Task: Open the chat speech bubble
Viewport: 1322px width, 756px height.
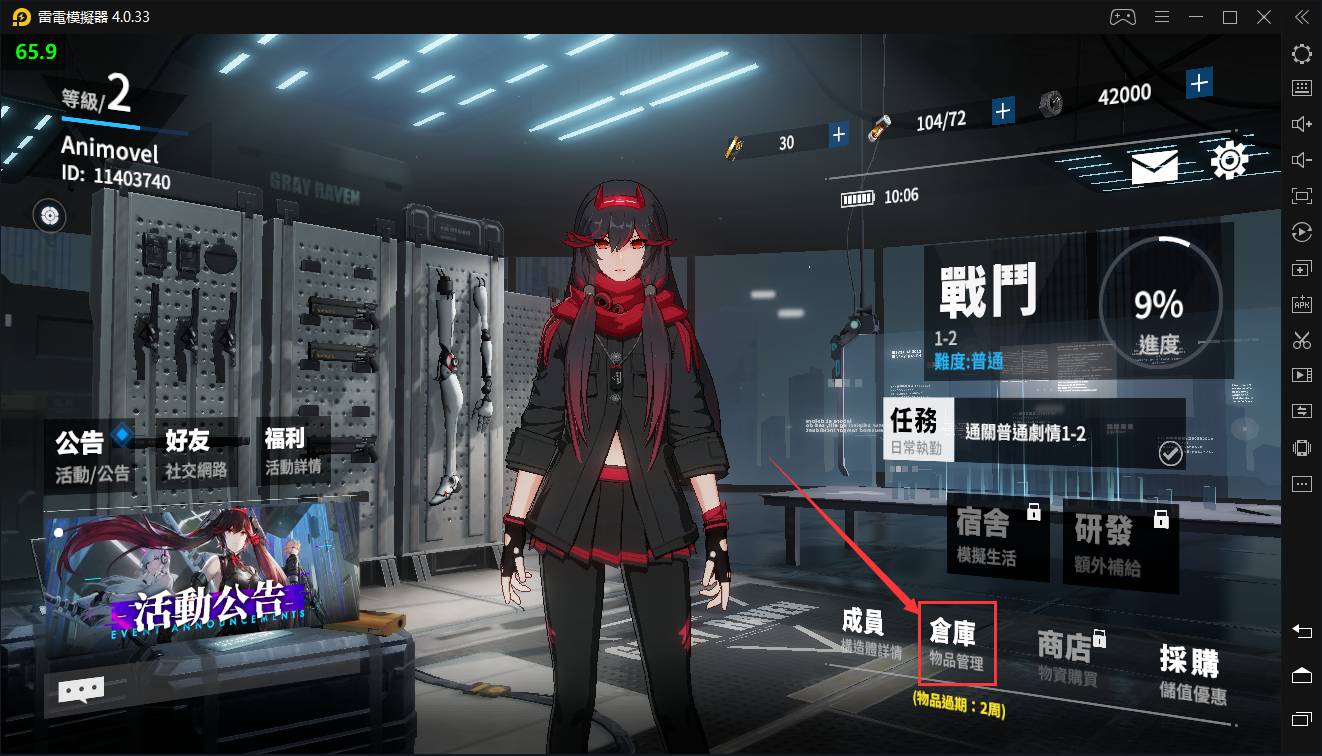Action: [81, 690]
